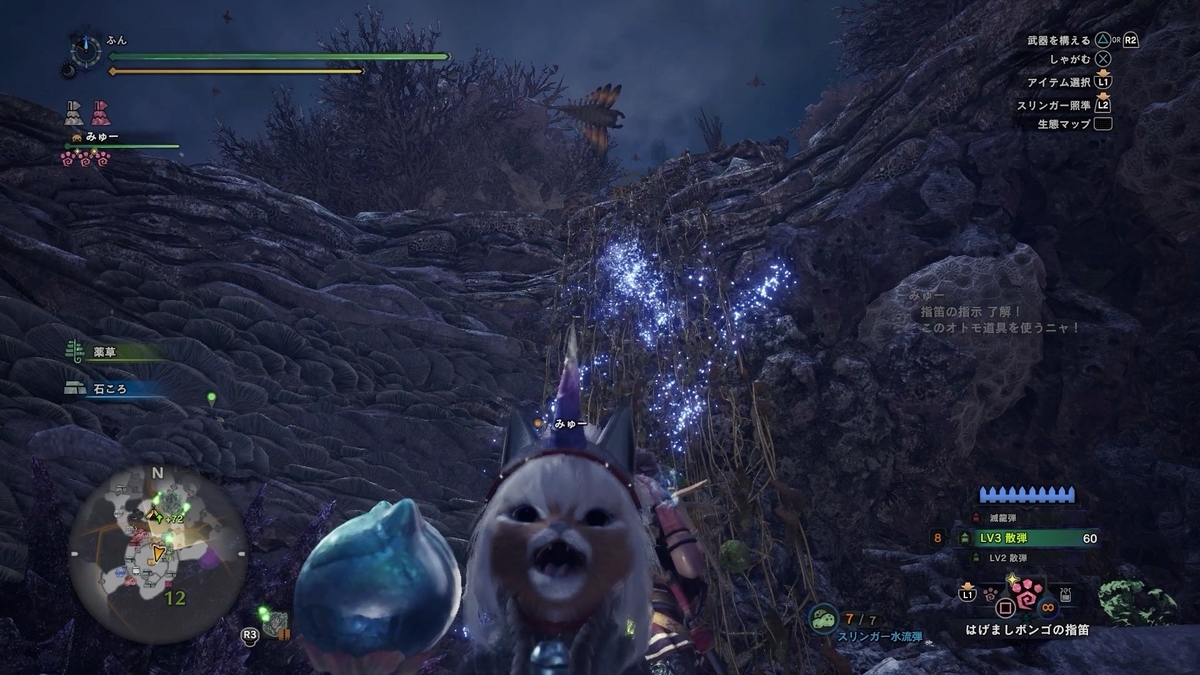
Task: Click the 生態マップ prompt label
Action: tap(1063, 124)
